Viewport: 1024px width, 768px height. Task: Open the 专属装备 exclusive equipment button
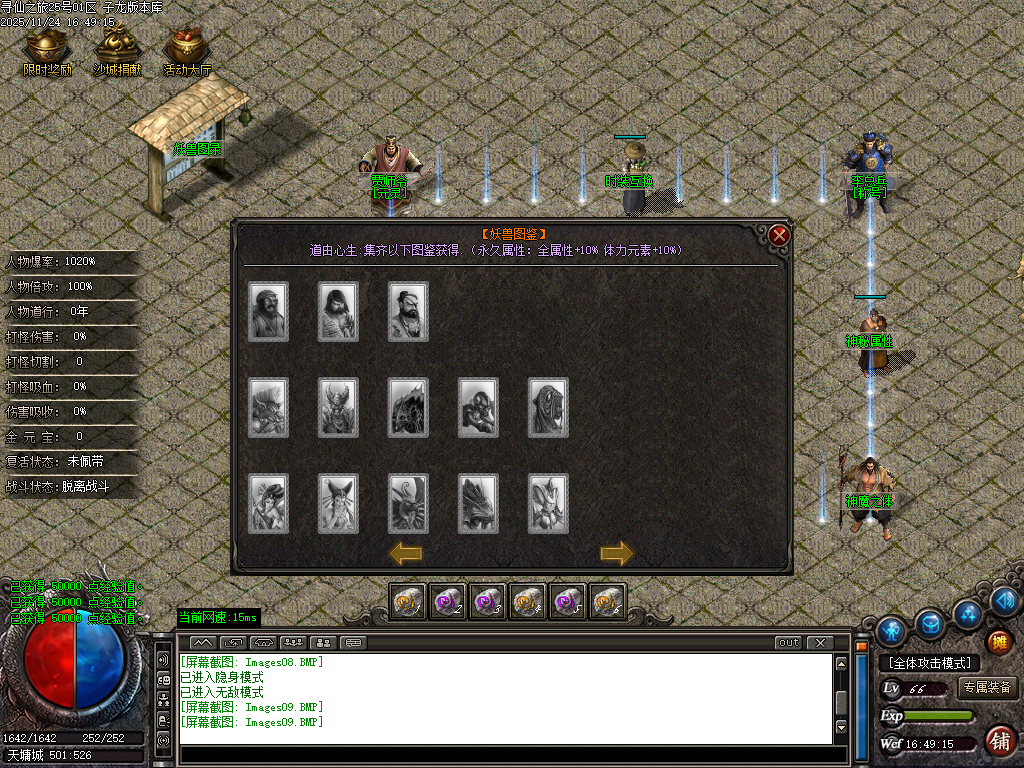click(988, 688)
